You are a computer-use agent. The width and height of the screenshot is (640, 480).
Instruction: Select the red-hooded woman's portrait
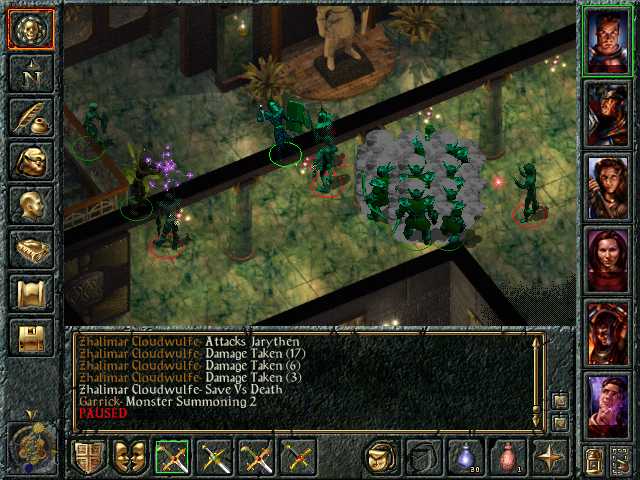[608, 258]
